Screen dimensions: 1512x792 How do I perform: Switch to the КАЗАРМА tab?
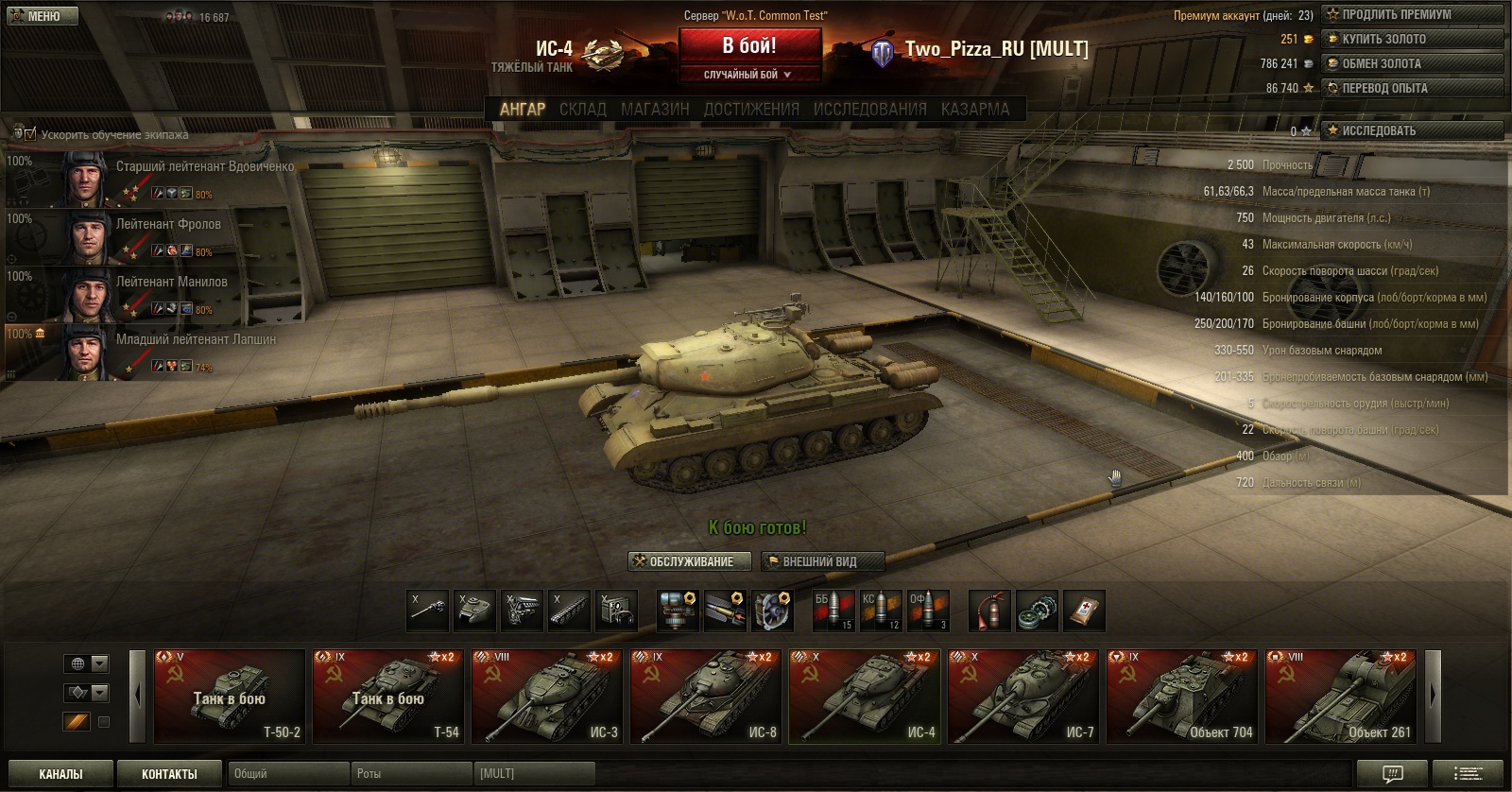tap(975, 110)
